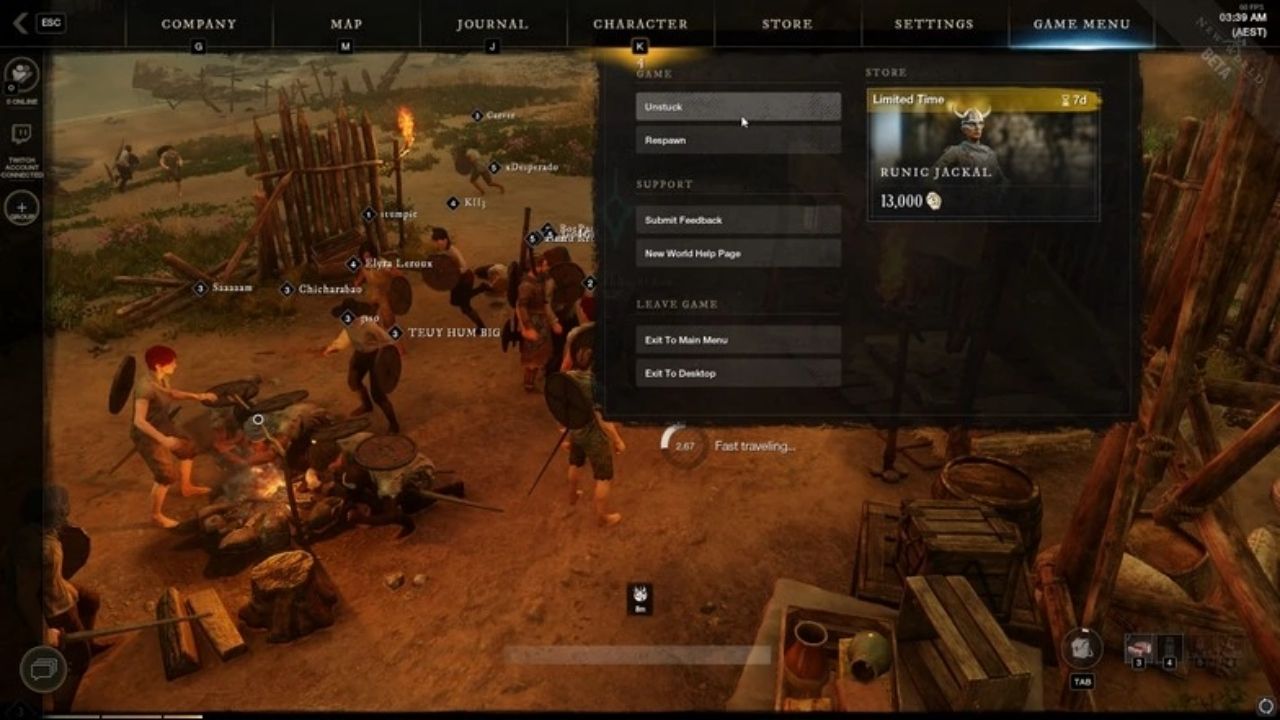Exit To Main Menu
The height and width of the screenshot is (720, 1280).
pos(738,340)
